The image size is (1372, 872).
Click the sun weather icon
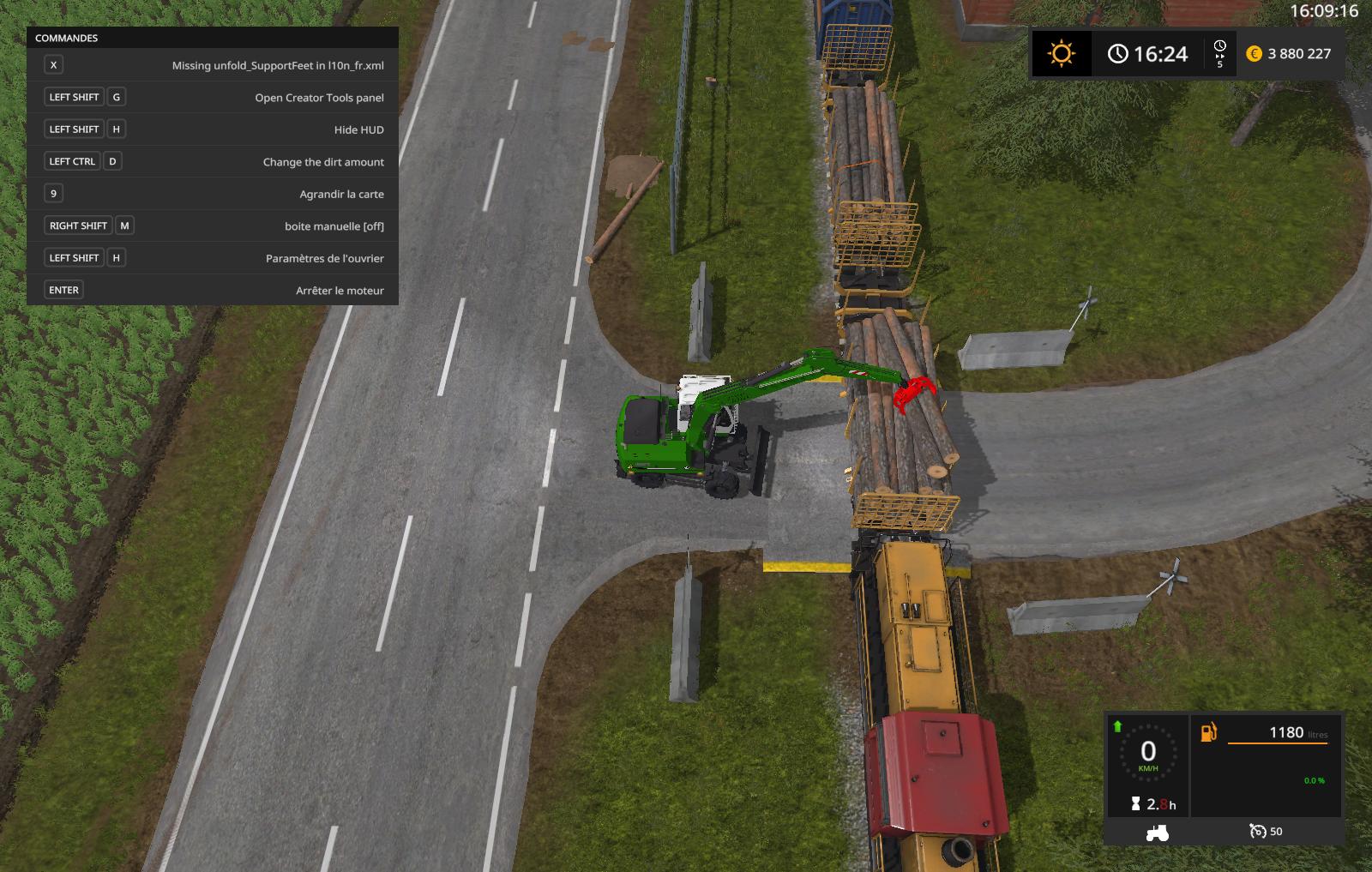[x=1061, y=54]
